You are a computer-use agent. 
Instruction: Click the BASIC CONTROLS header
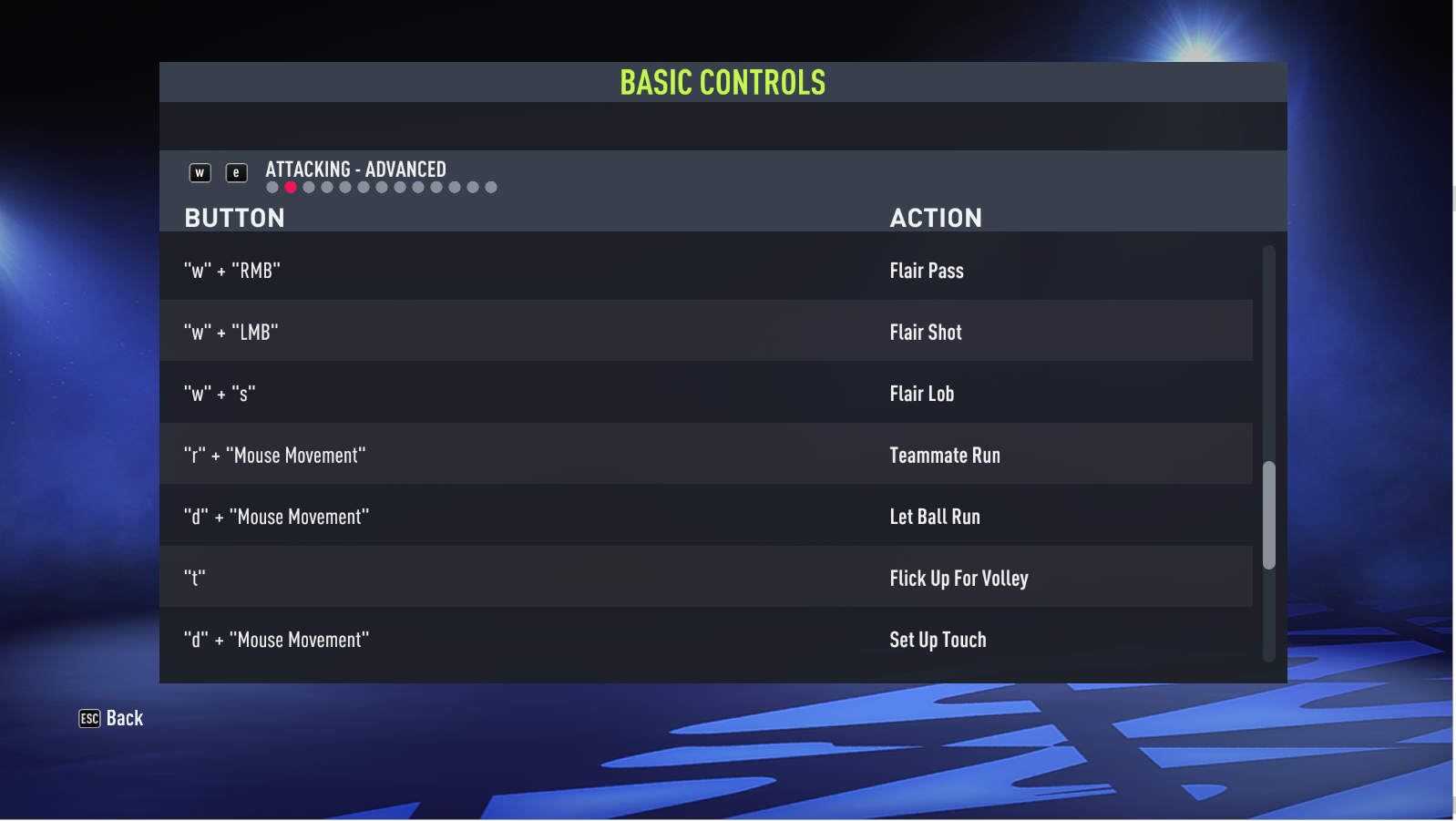(x=723, y=82)
